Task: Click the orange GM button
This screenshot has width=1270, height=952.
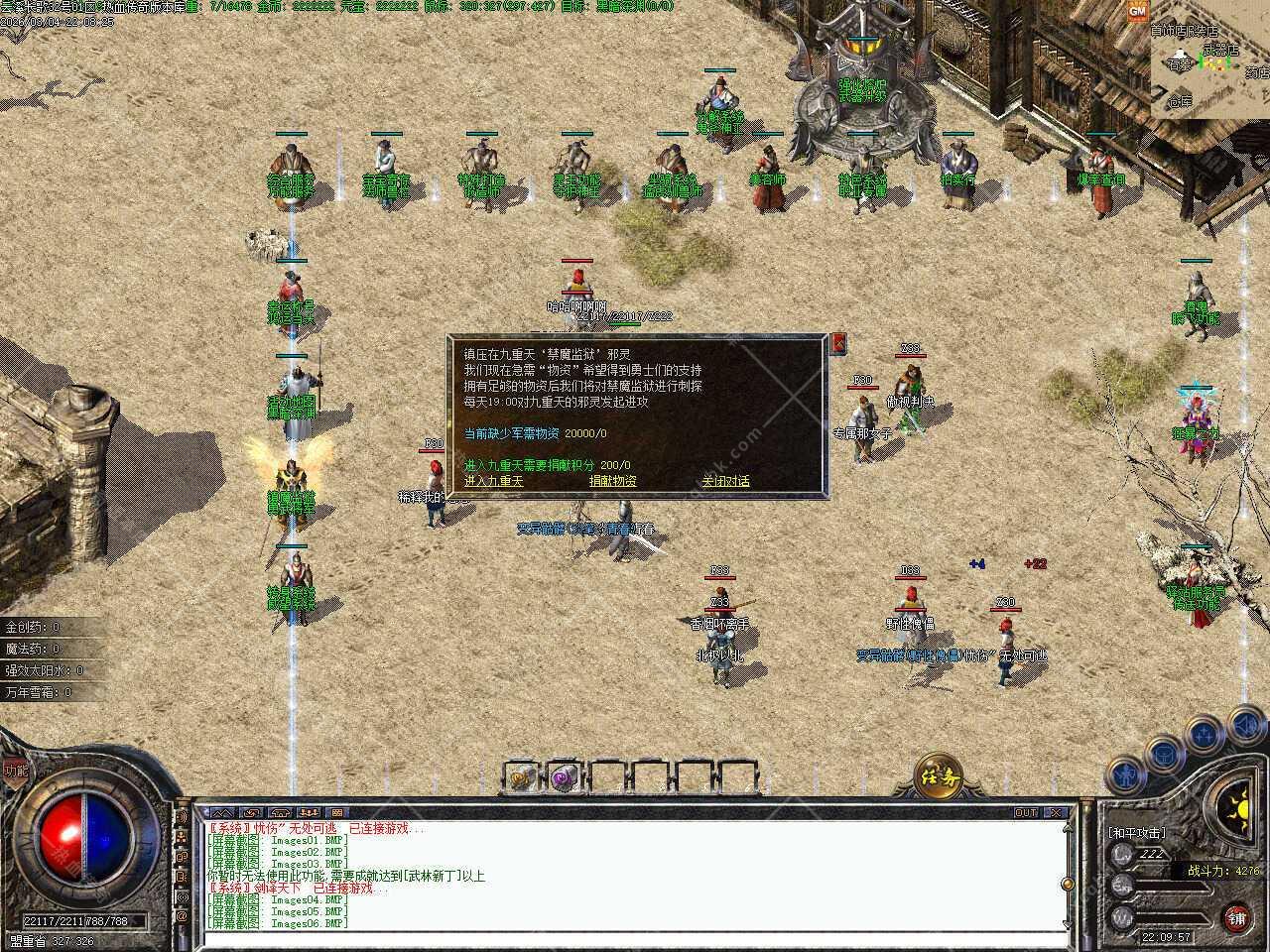Action: coord(1137,11)
